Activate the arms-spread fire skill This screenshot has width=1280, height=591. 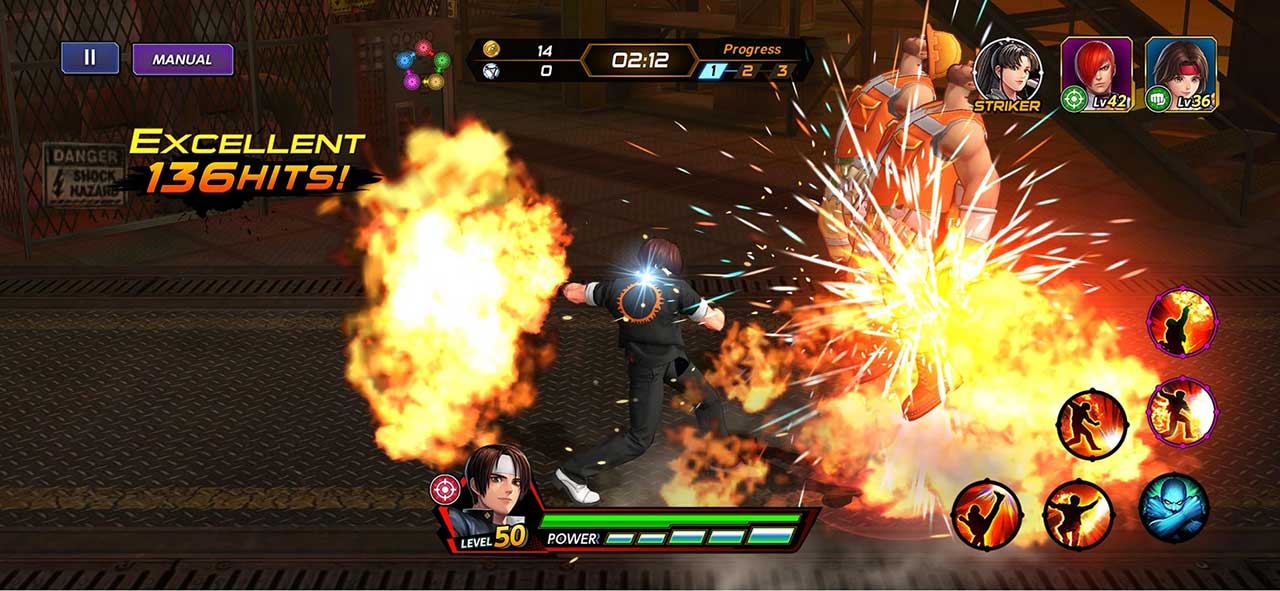tap(1077, 514)
